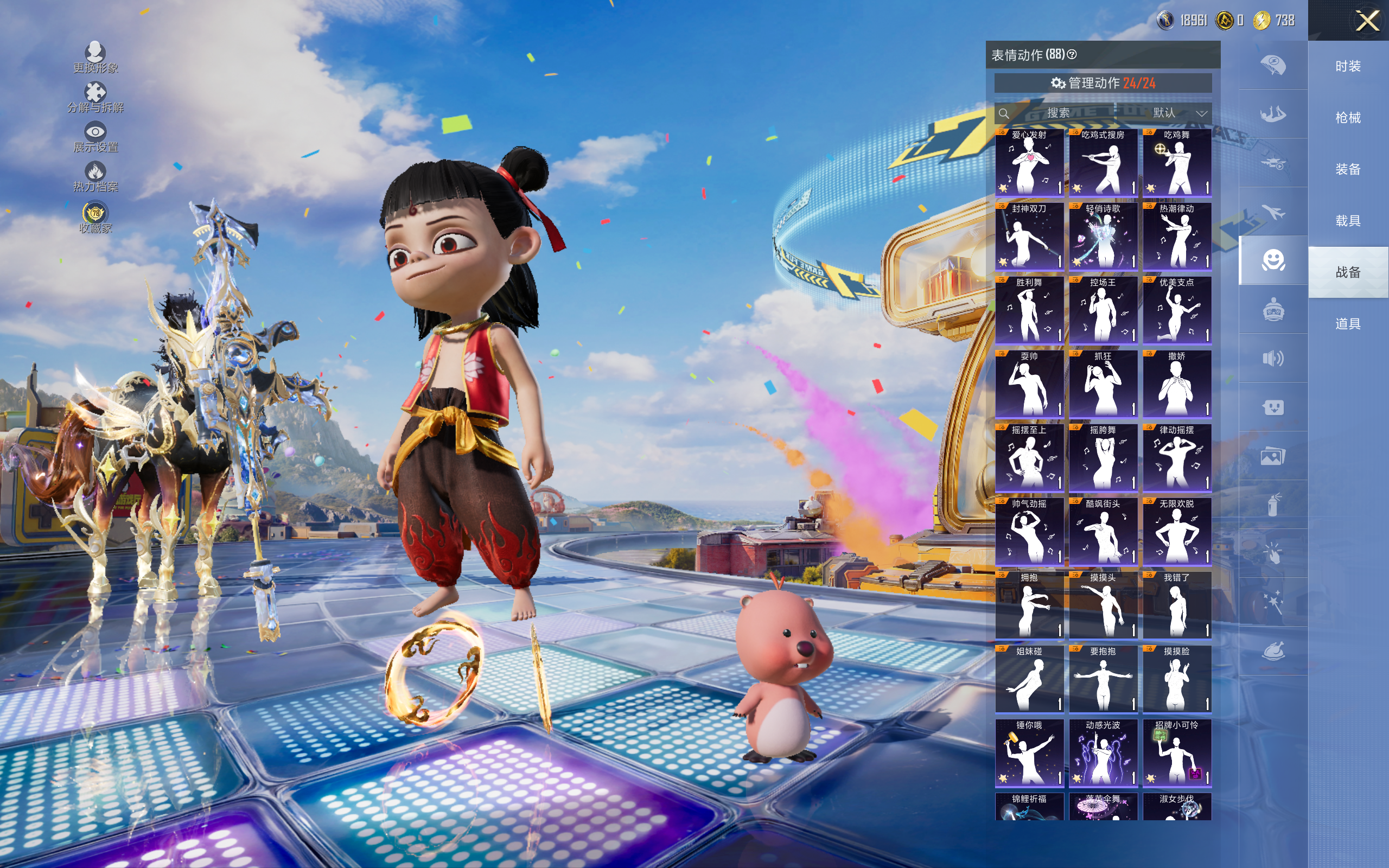Select the 载具 vehicles tab
This screenshot has width=1389, height=868.
1348,220
